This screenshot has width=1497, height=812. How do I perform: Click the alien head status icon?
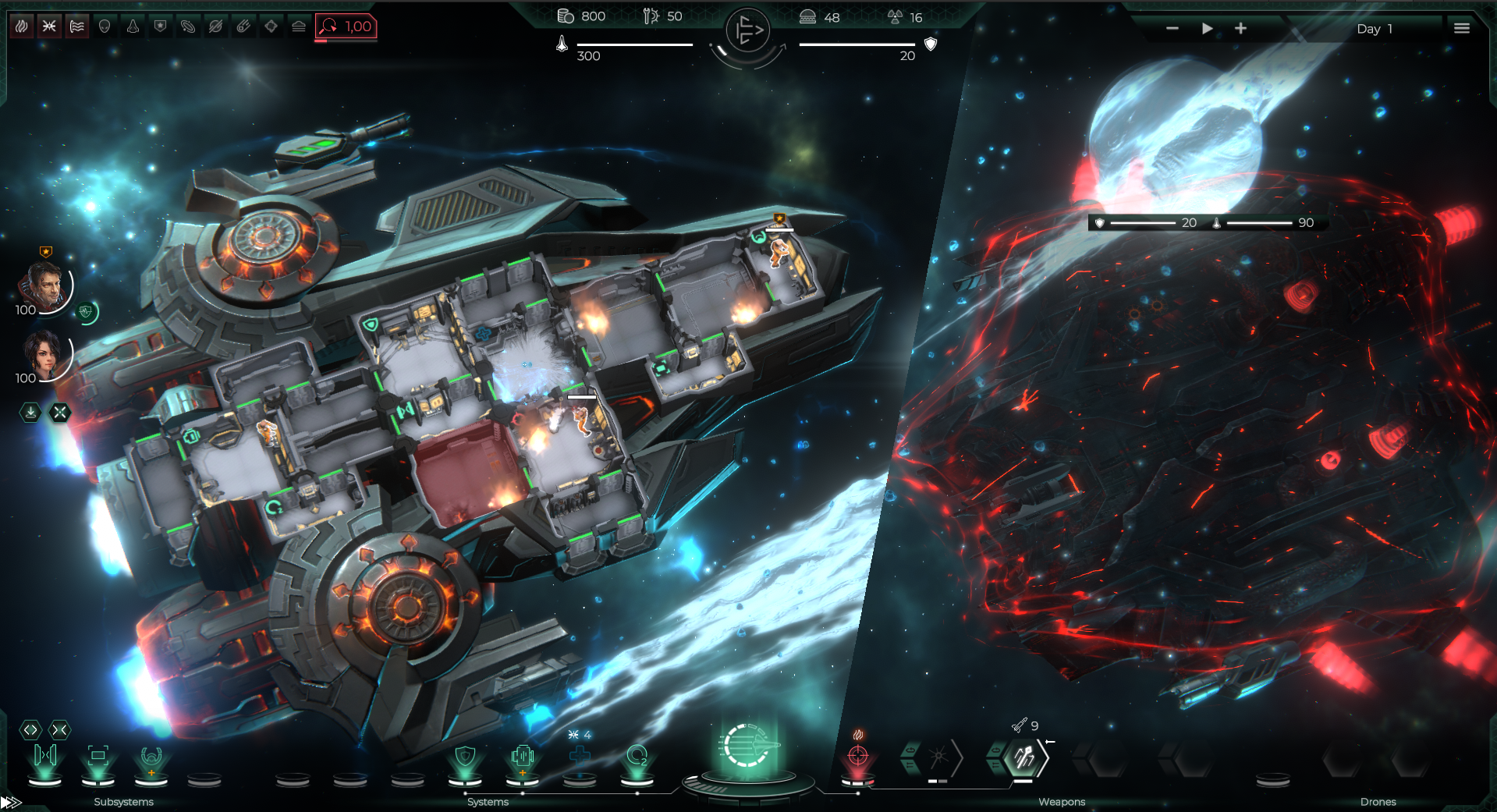[x=105, y=26]
